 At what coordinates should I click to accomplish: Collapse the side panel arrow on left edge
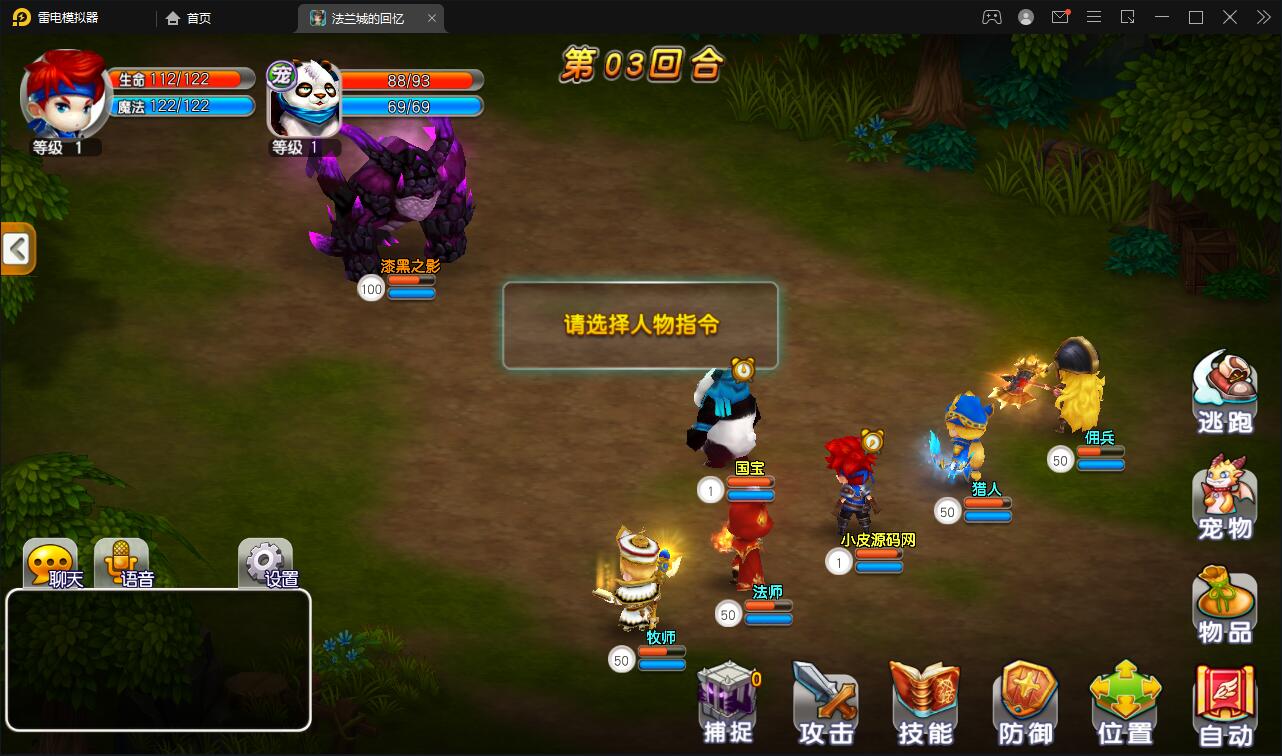18,248
